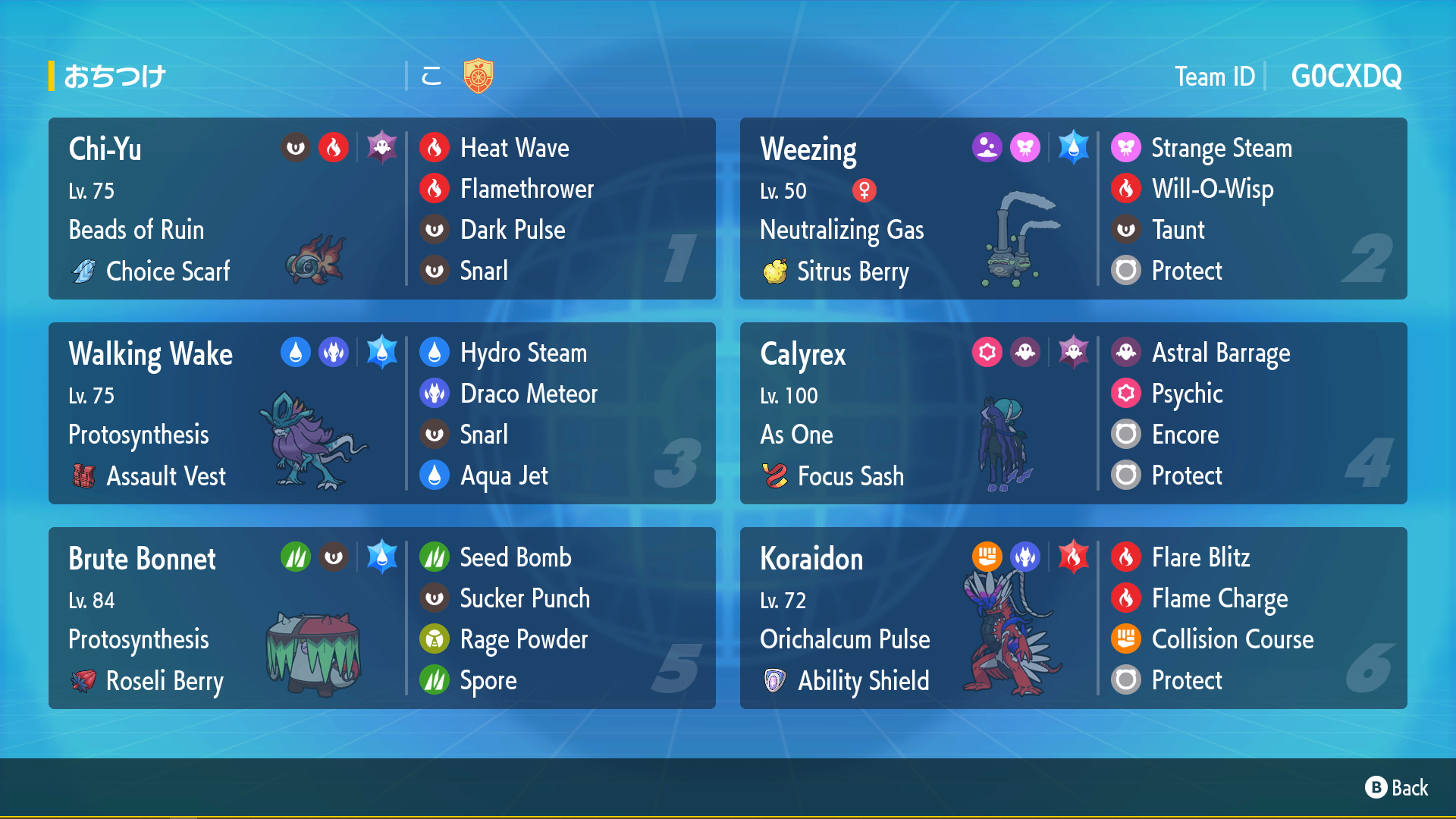Screen dimensions: 1456x819
Task: Click the Hydro Steam move
Action: pyautogui.click(x=523, y=353)
